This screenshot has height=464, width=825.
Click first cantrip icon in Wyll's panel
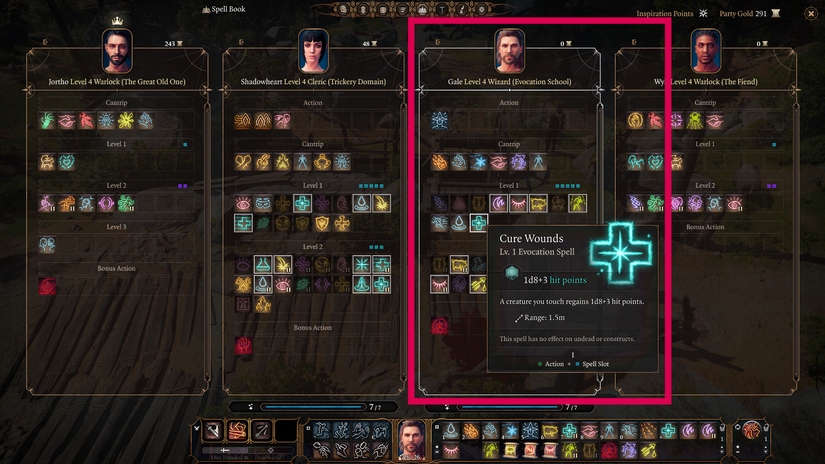tap(635, 120)
